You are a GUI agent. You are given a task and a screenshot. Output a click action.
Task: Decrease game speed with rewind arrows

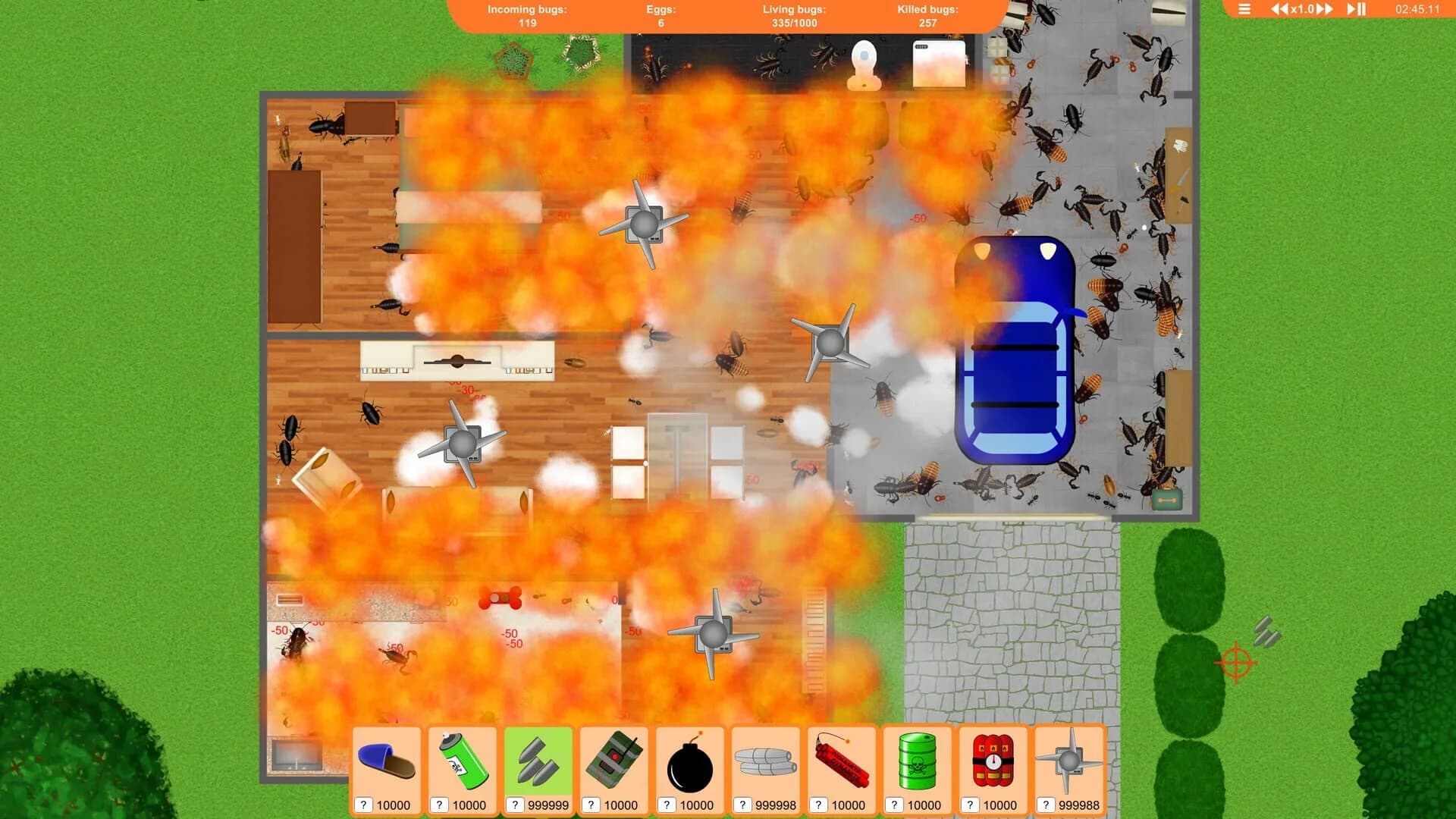tap(1279, 9)
